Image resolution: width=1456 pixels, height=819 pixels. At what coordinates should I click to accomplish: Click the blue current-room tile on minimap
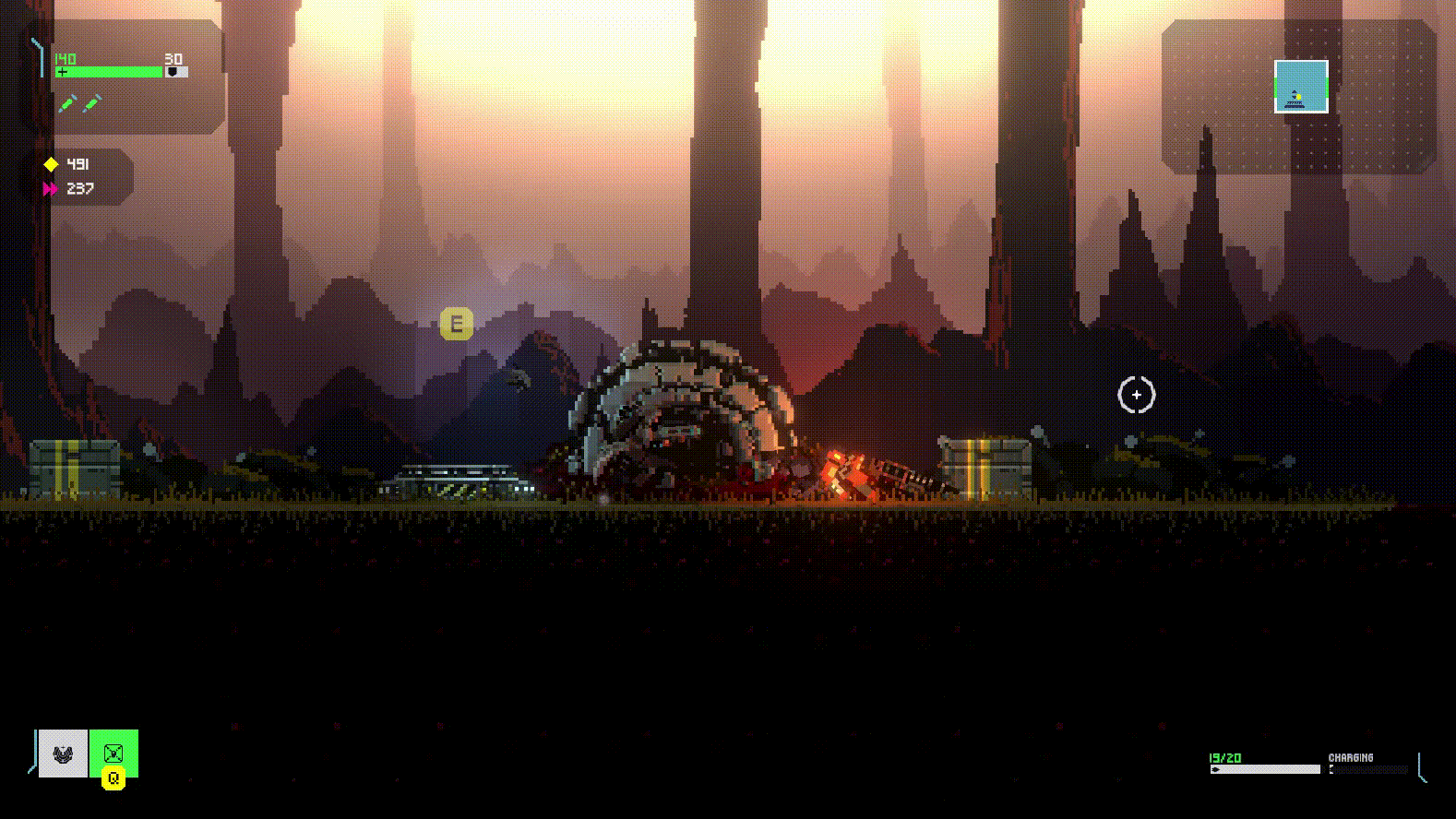tap(1301, 87)
